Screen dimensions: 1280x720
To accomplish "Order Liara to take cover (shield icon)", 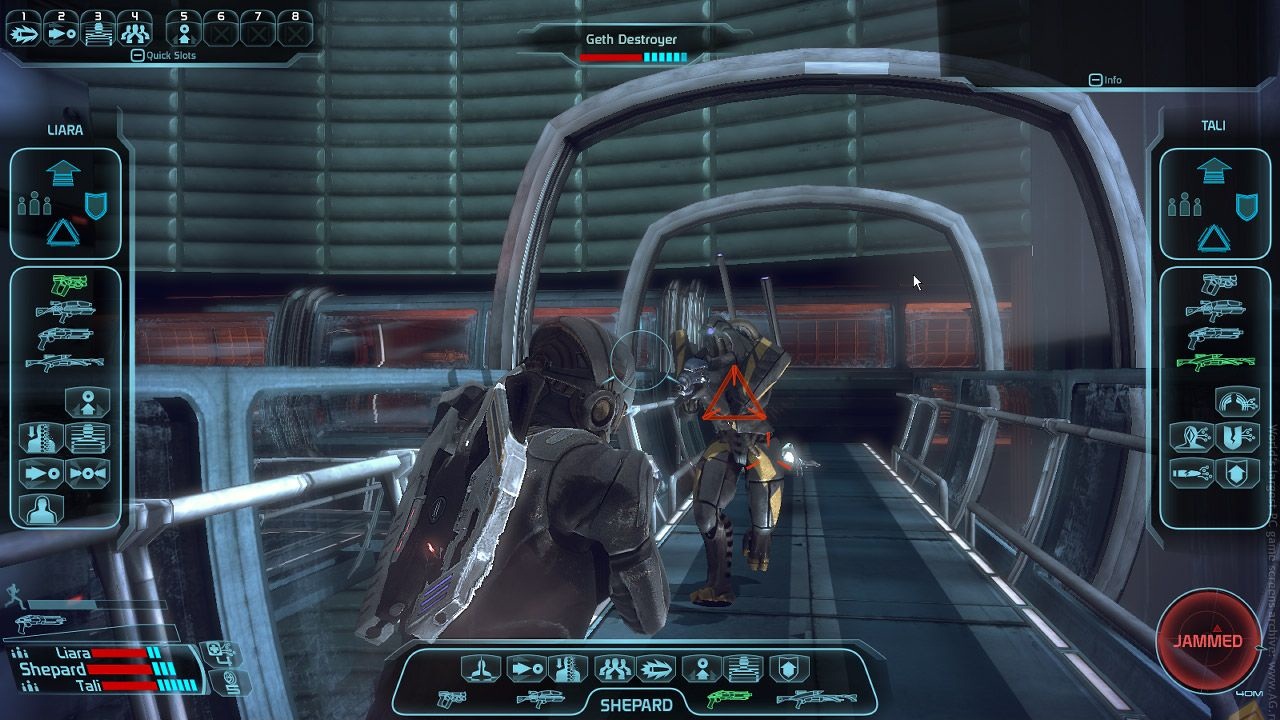I will (x=97, y=206).
